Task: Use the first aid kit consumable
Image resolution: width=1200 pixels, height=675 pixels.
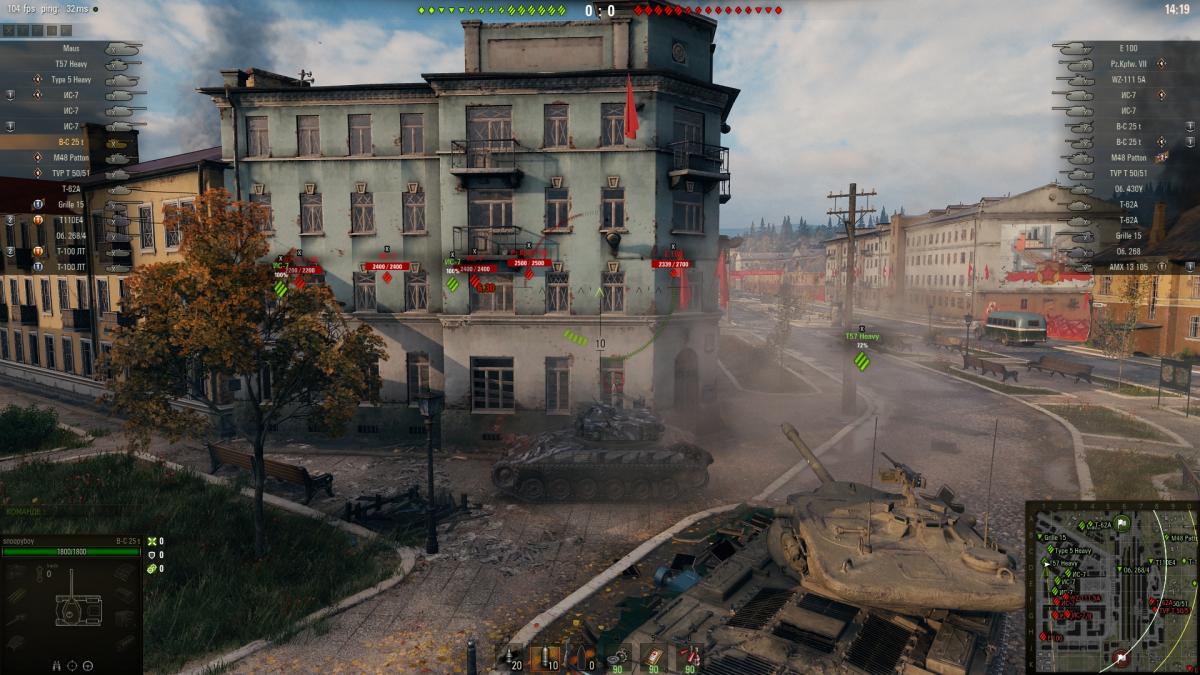Action: 654,657
